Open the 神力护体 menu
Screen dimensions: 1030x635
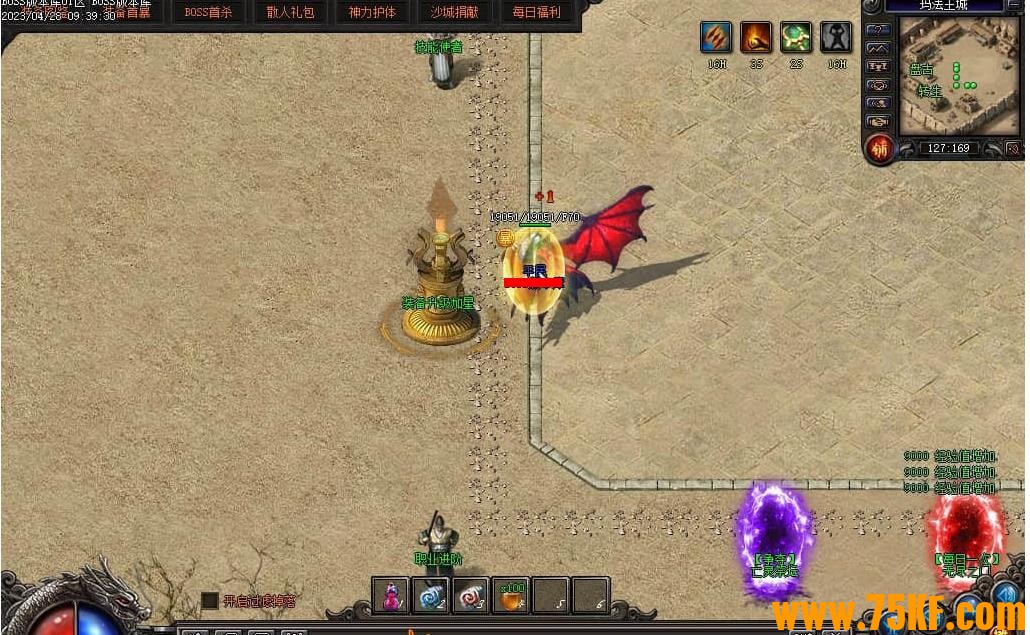[372, 13]
